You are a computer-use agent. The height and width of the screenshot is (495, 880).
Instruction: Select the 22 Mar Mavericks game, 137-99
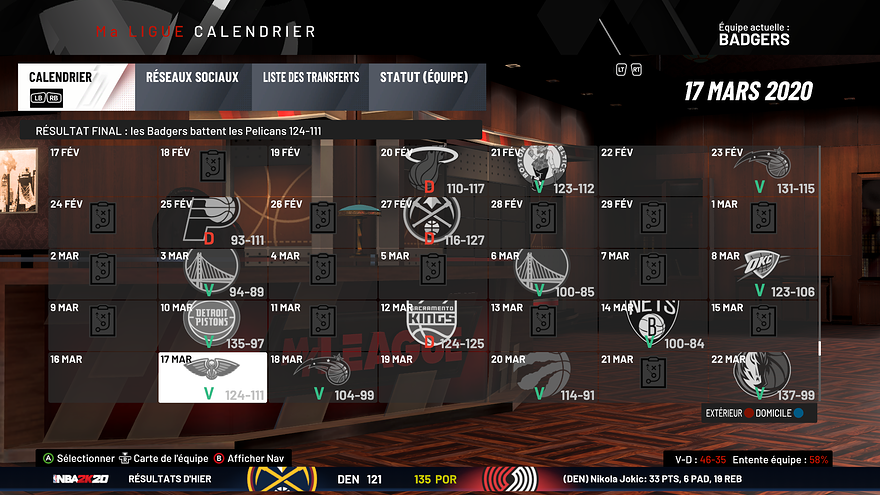[762, 376]
